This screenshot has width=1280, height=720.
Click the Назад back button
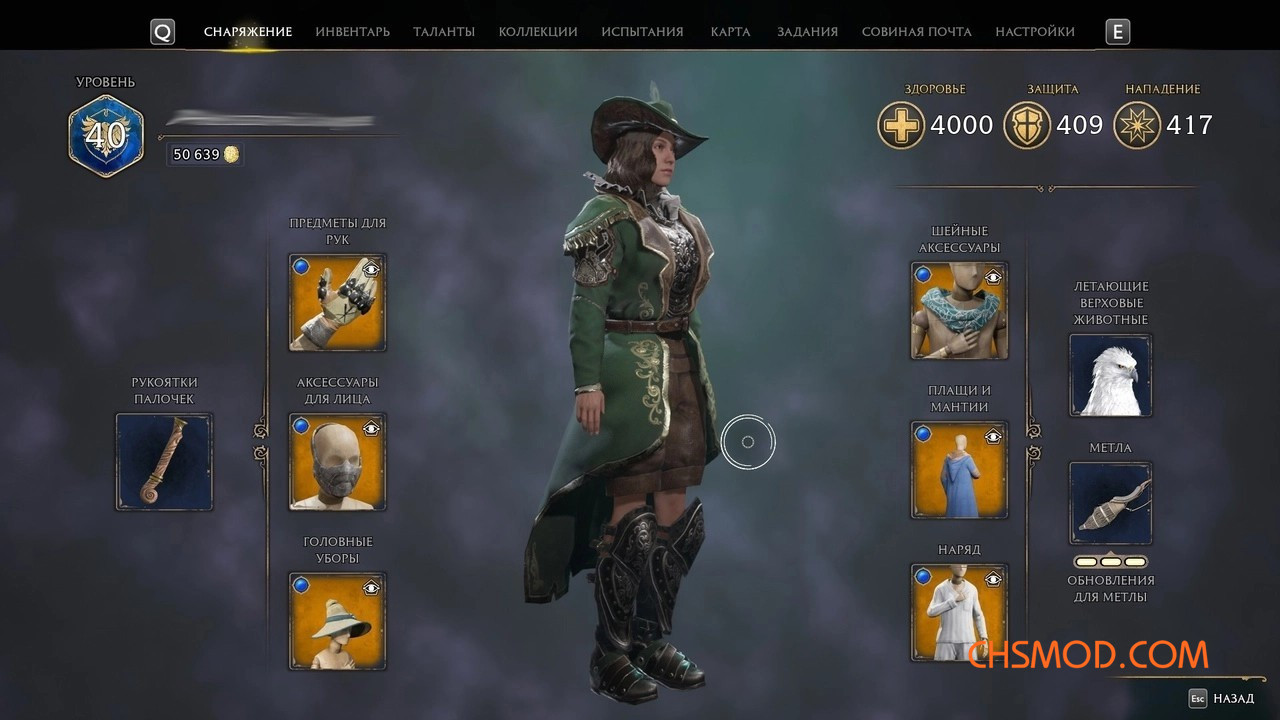click(x=1222, y=699)
